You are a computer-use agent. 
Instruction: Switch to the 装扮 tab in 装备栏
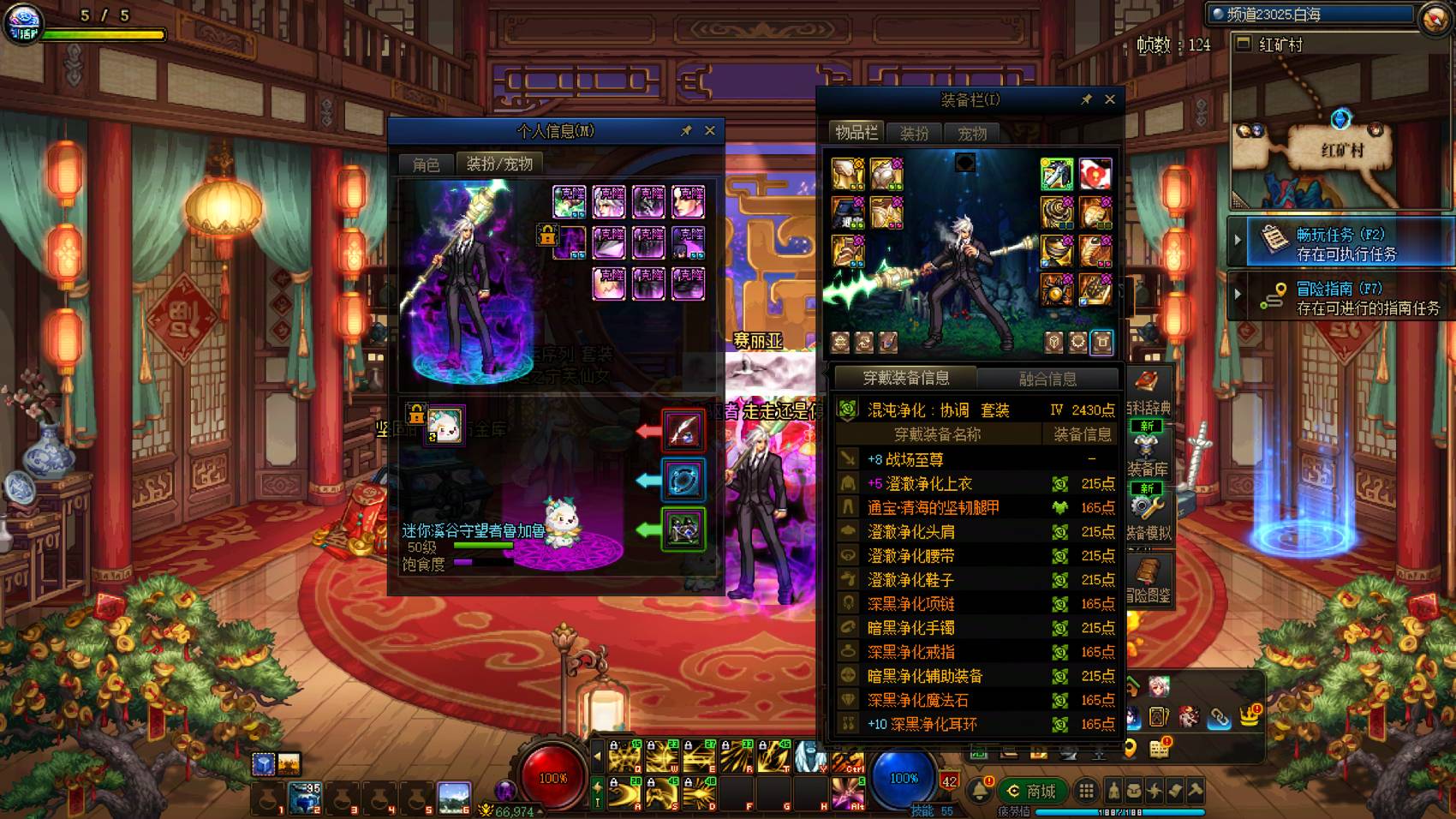coord(914,133)
